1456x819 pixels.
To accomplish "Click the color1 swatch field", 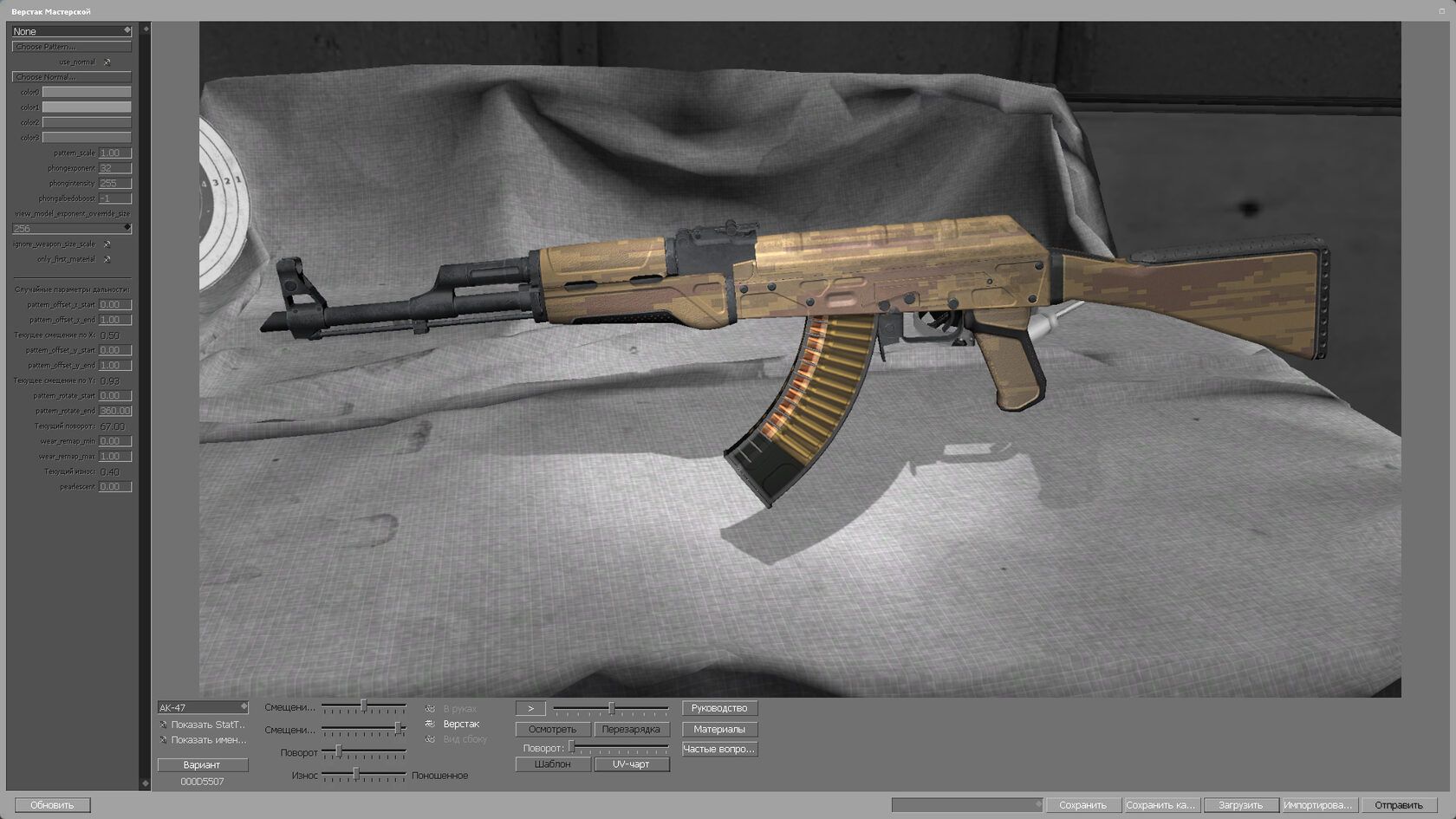I will [88, 107].
